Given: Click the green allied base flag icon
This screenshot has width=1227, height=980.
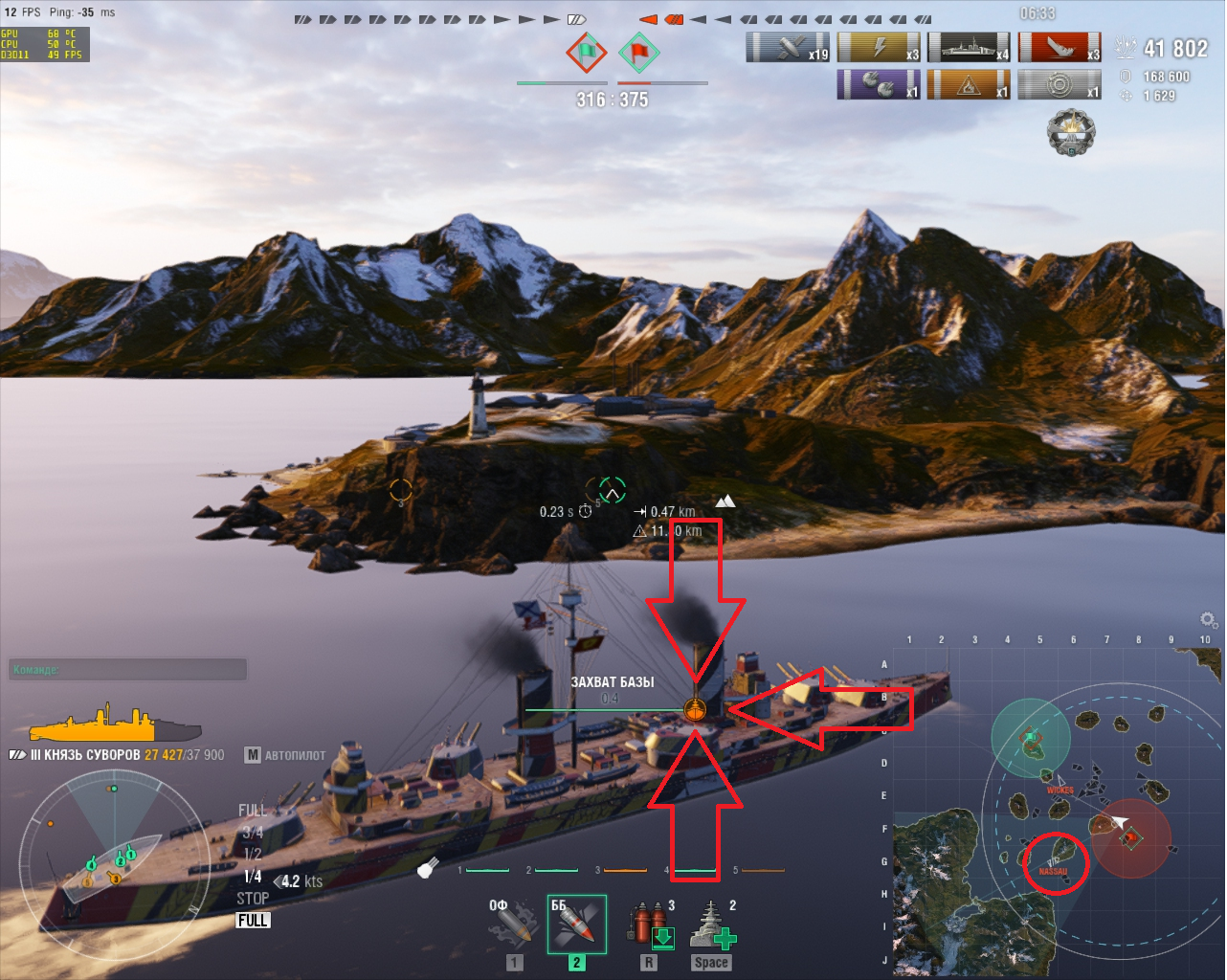Looking at the screenshot, I should point(586,52).
